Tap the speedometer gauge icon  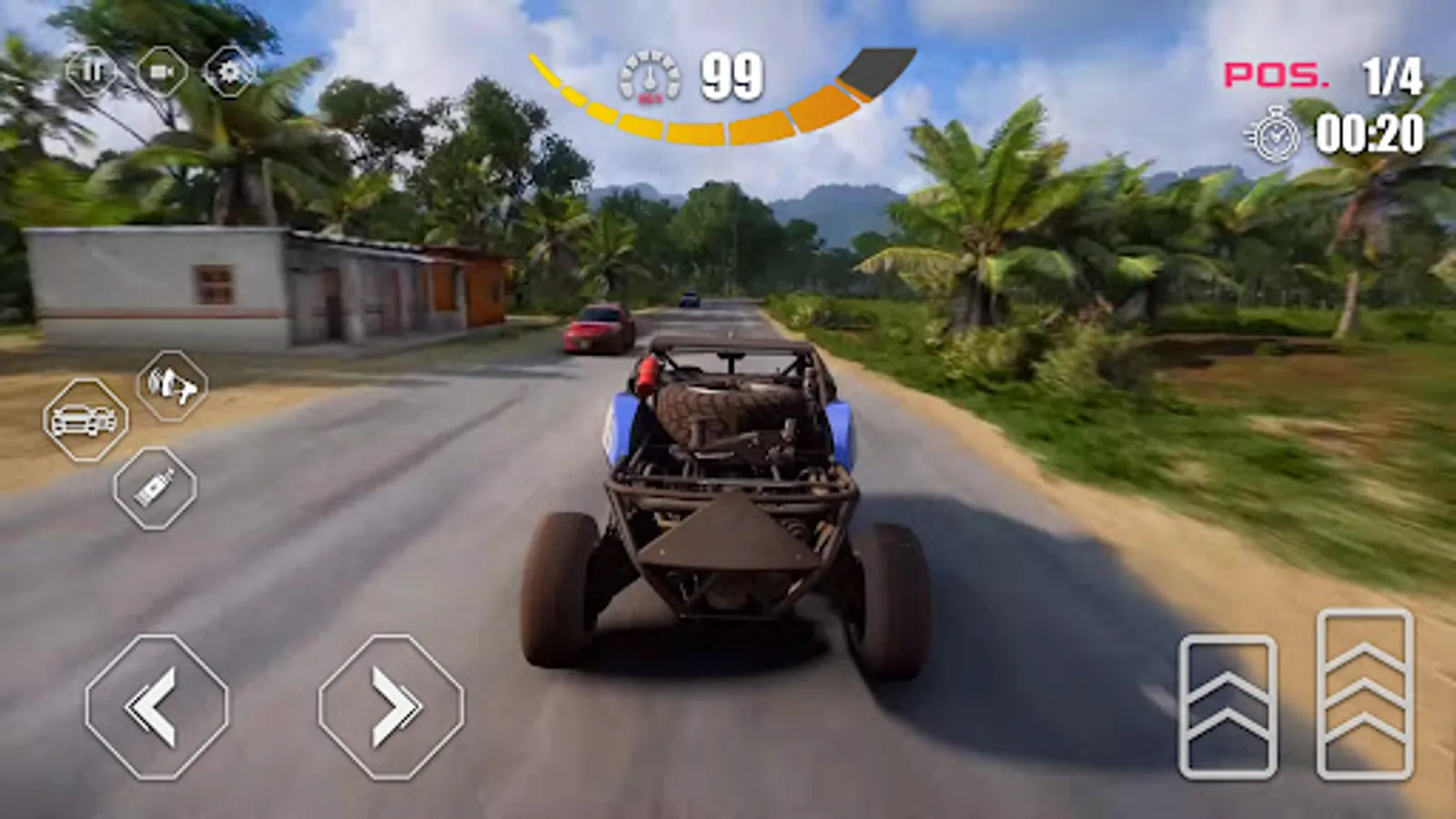click(652, 76)
